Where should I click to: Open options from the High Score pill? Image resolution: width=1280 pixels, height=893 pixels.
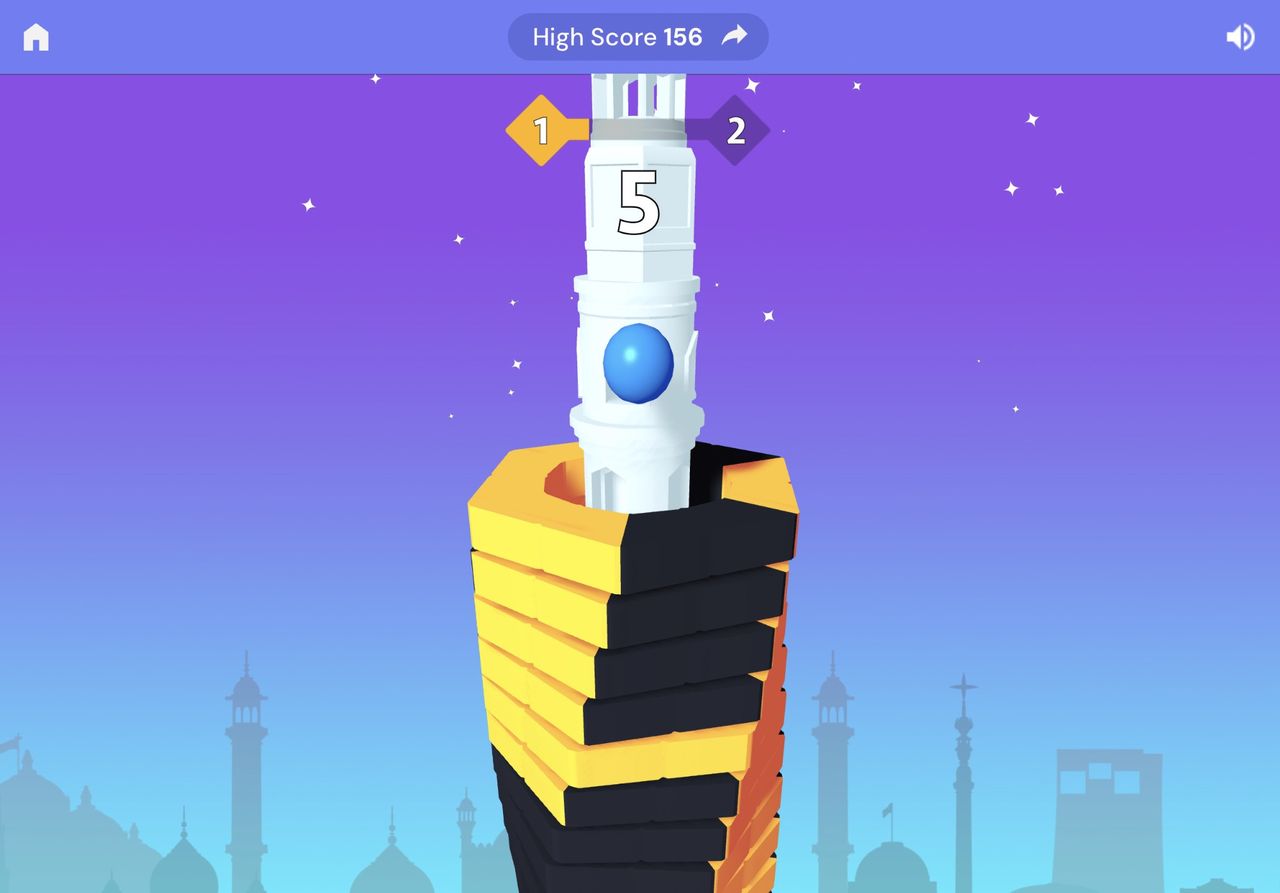click(637, 36)
